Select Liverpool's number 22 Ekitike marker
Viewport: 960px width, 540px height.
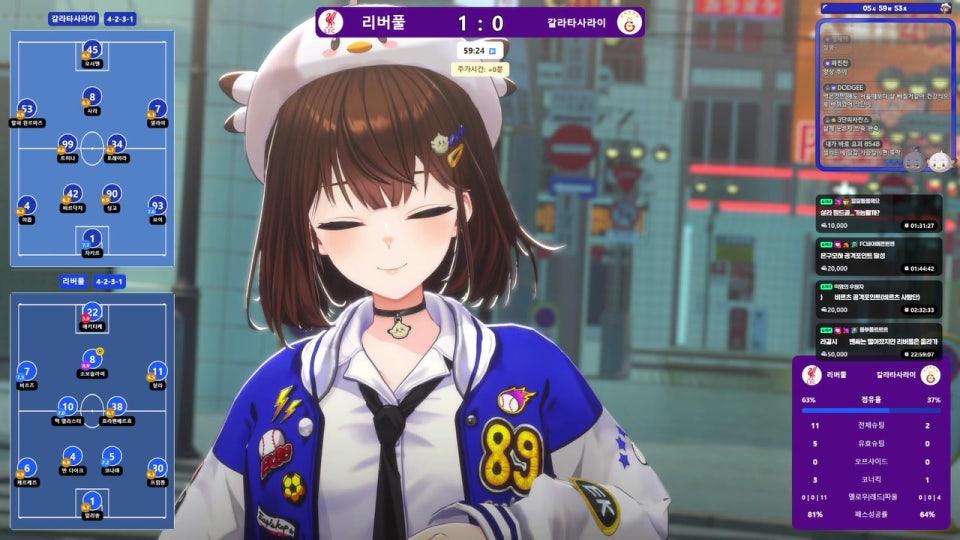(x=92, y=312)
